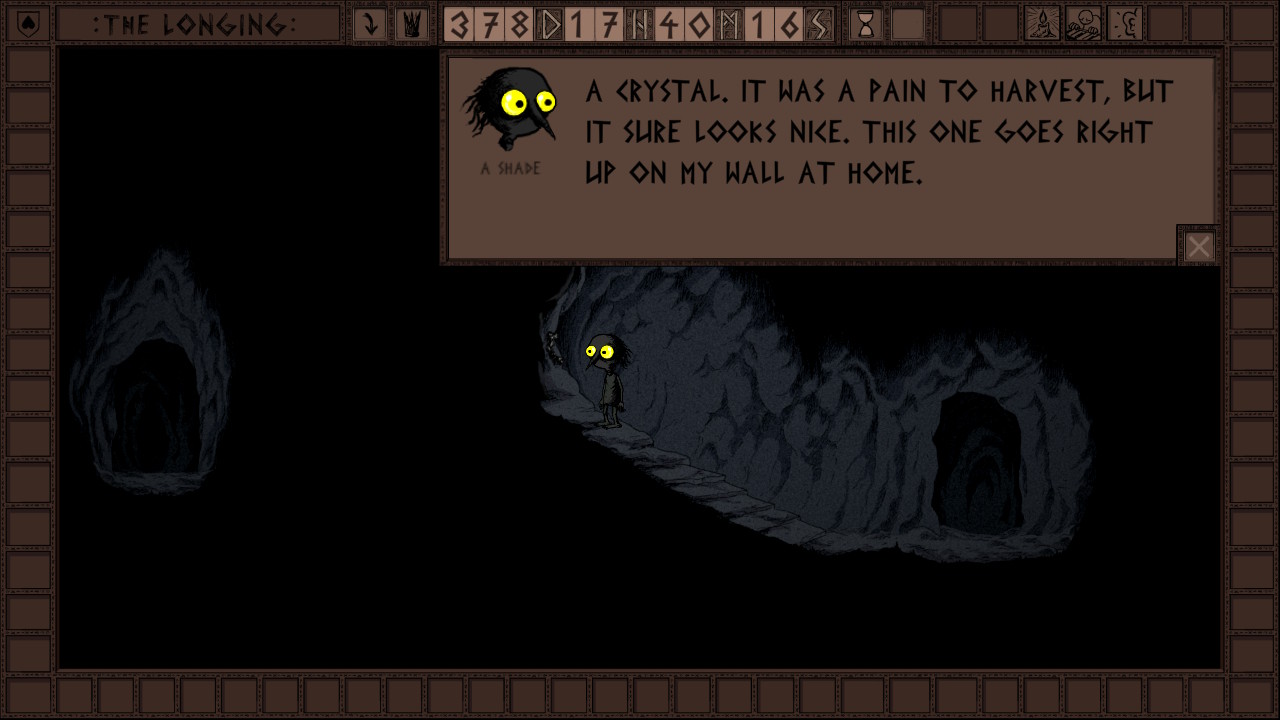
Task: Toggle the ear listening icon
Action: (1126, 24)
